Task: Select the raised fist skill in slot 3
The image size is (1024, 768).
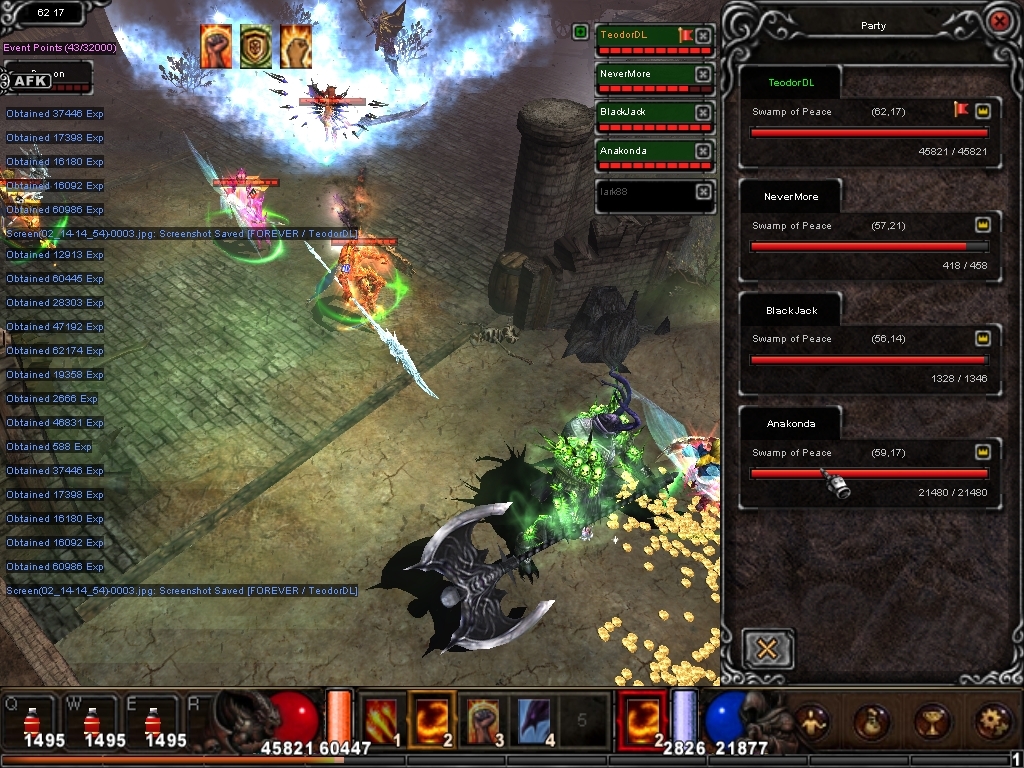Action: tap(483, 717)
